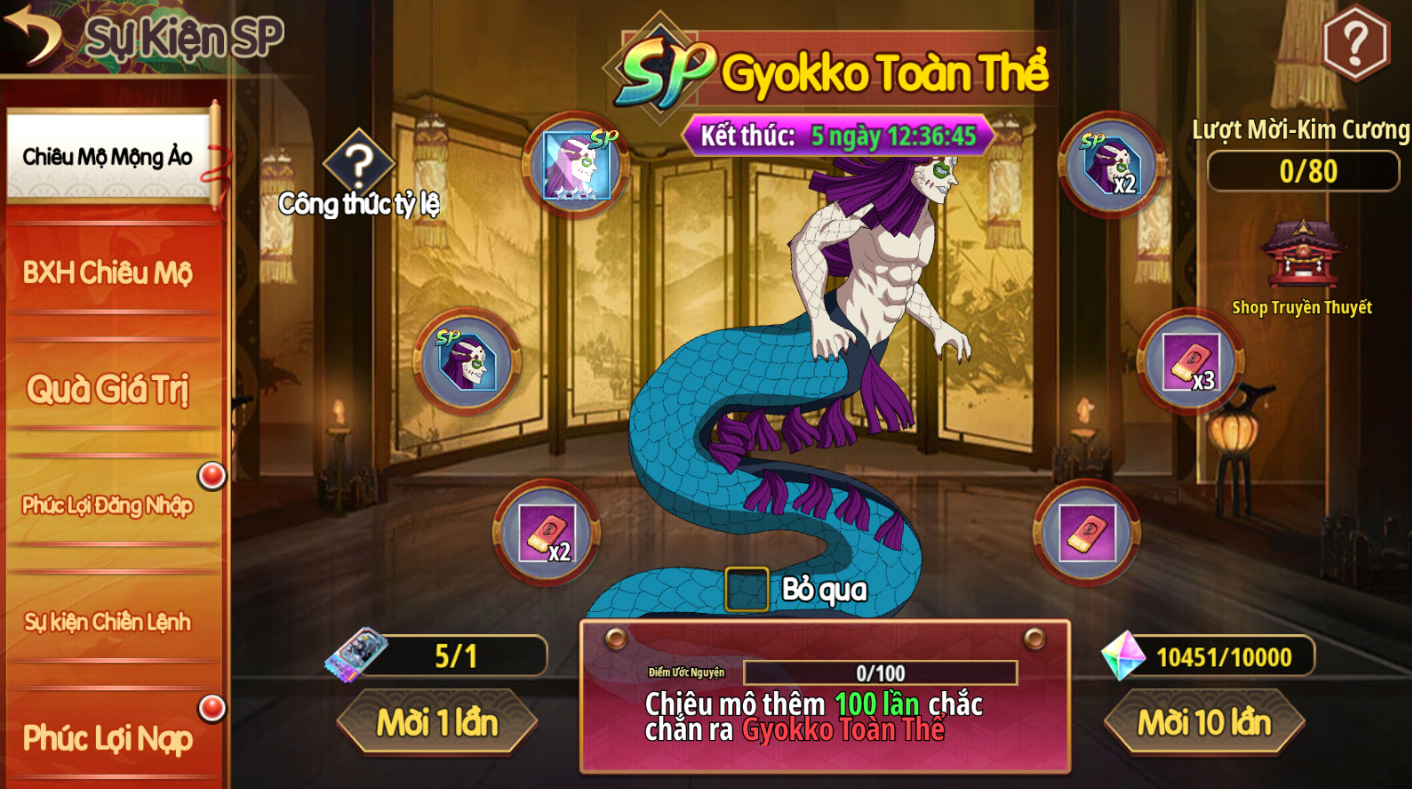View the x3 red ticket reward
Viewport: 1412px width, 789px height.
click(x=1190, y=362)
